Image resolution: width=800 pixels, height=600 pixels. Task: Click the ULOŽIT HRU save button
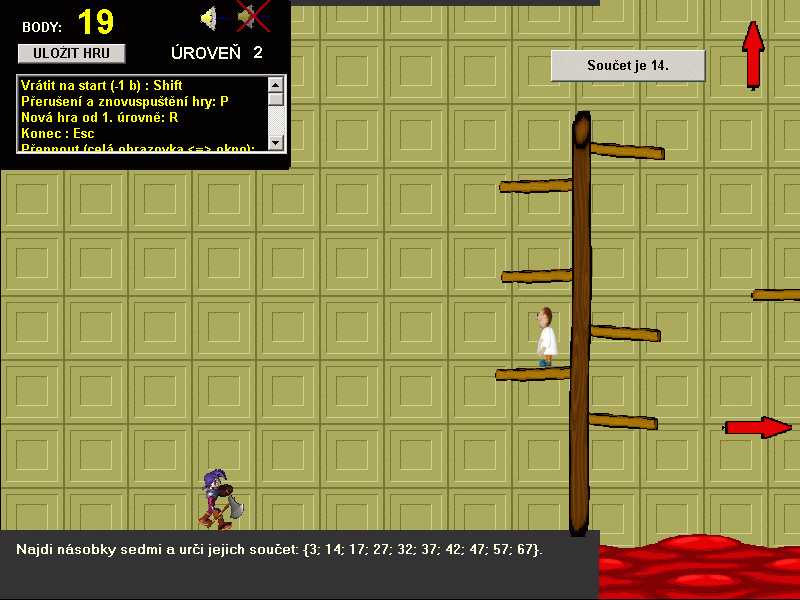point(71,53)
